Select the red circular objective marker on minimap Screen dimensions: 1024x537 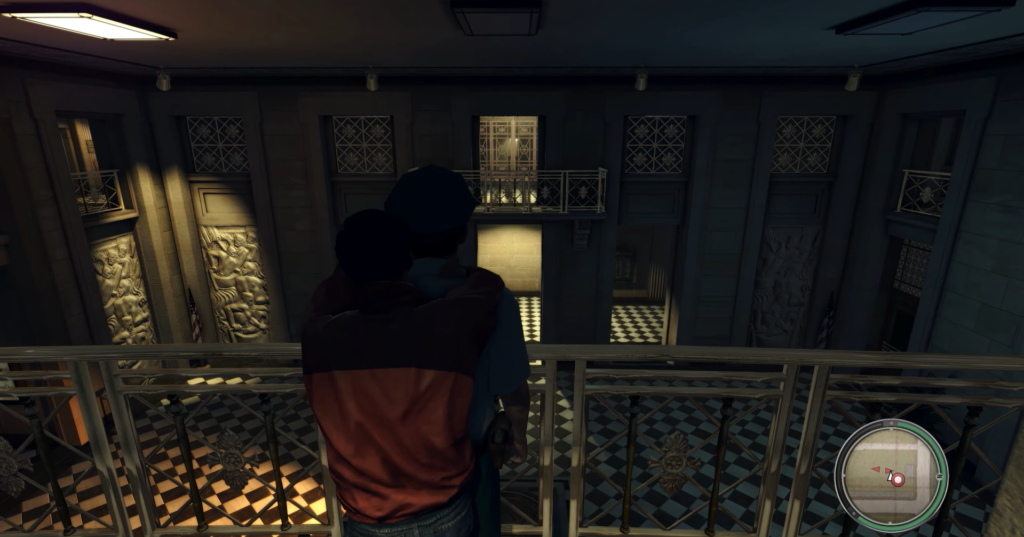[x=897, y=480]
